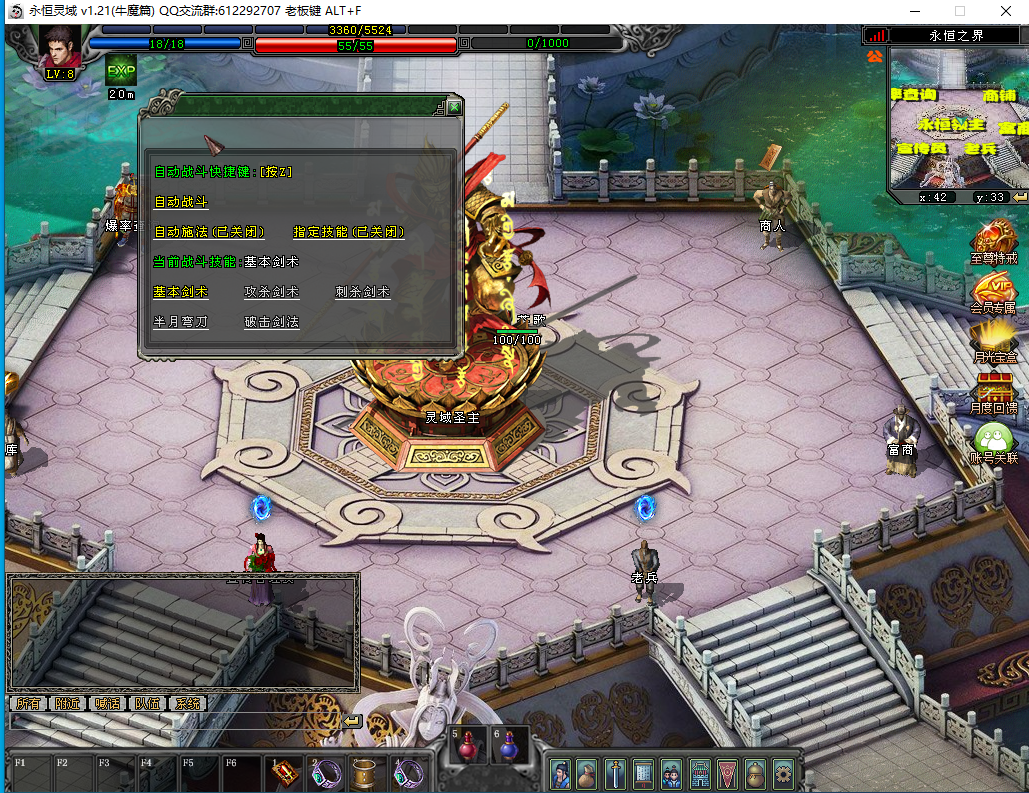
Task: Pick 半月弯刀 as combat skill
Action: pyautogui.click(x=181, y=322)
